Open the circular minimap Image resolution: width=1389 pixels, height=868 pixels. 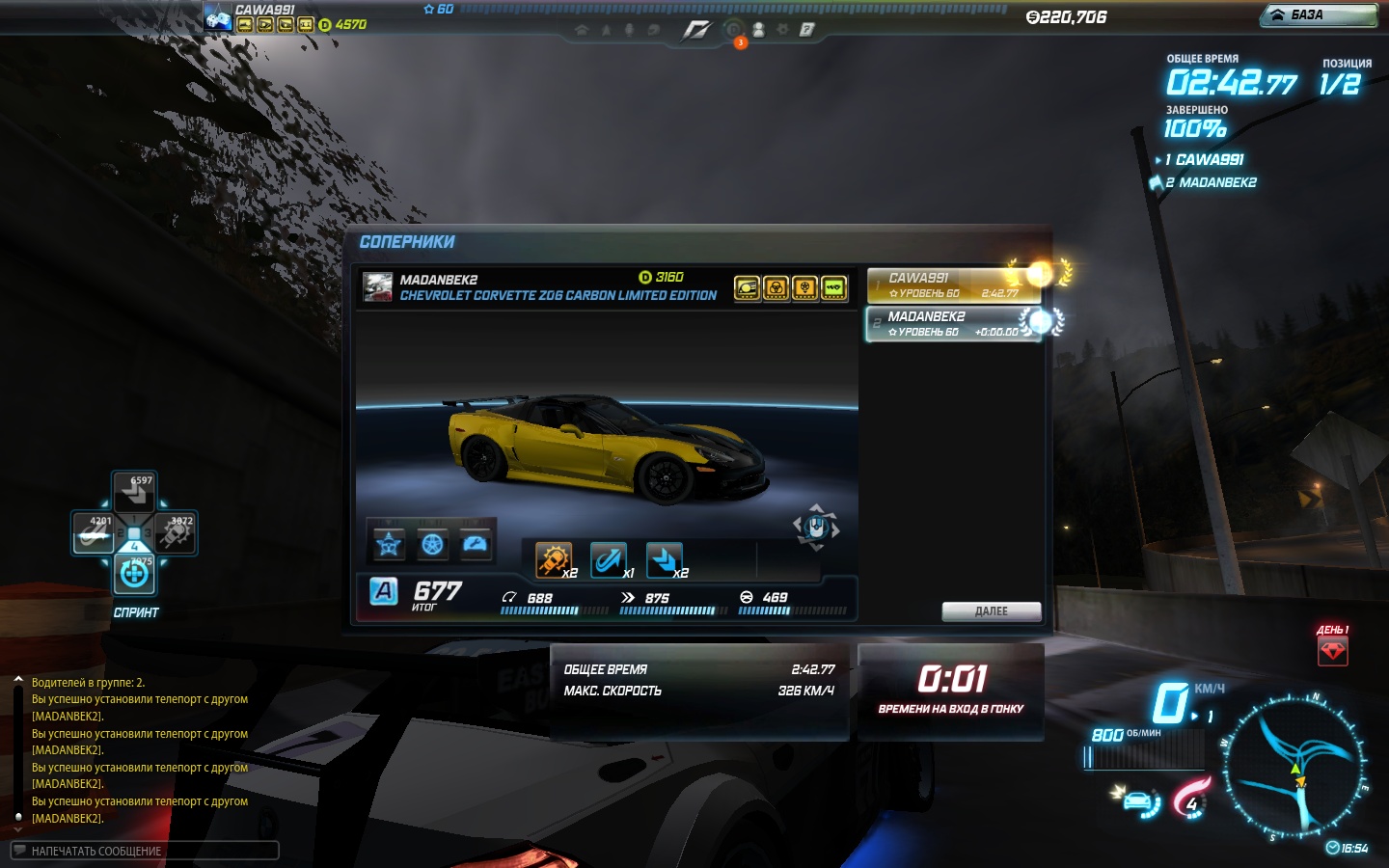[1294, 766]
